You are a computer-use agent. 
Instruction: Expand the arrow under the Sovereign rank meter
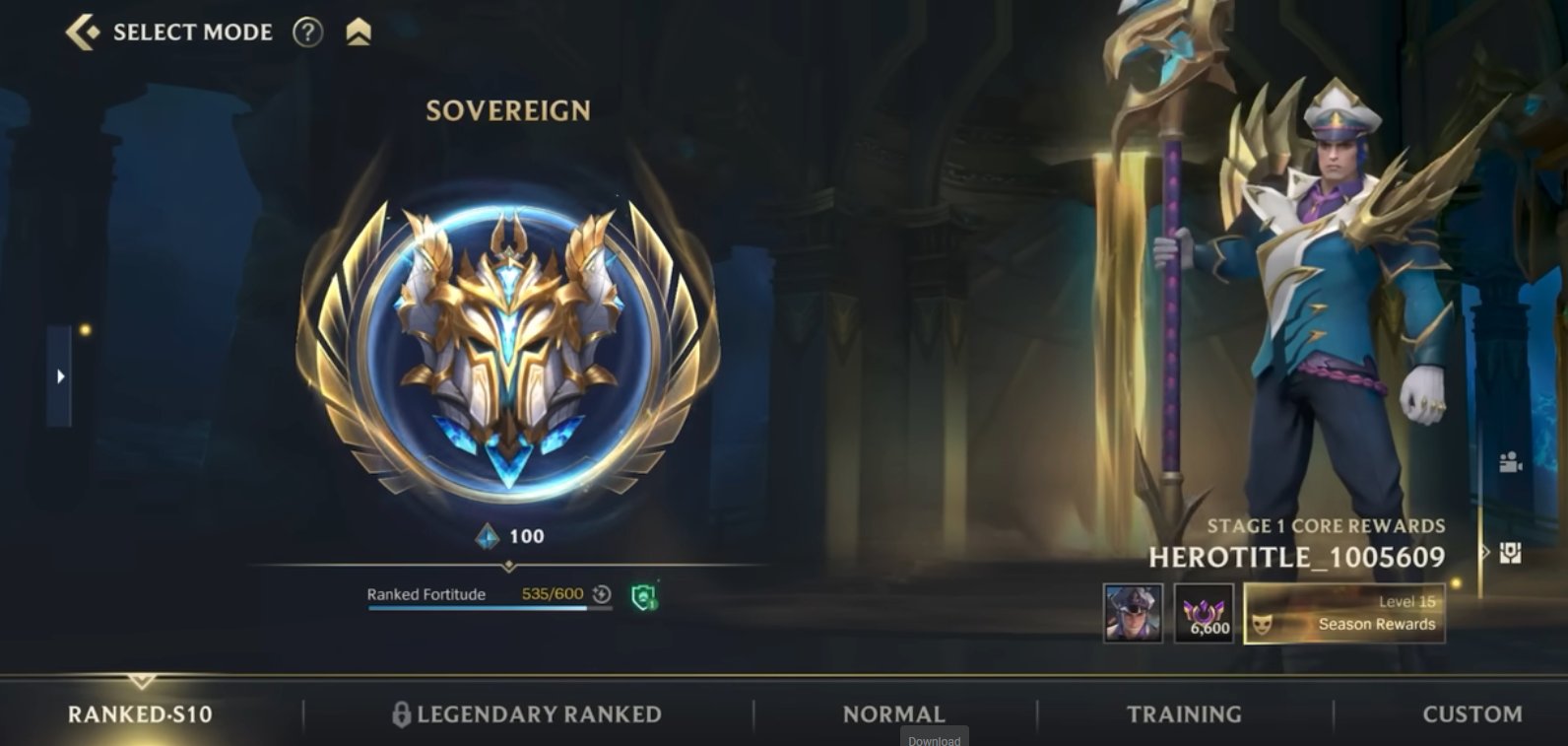point(508,565)
